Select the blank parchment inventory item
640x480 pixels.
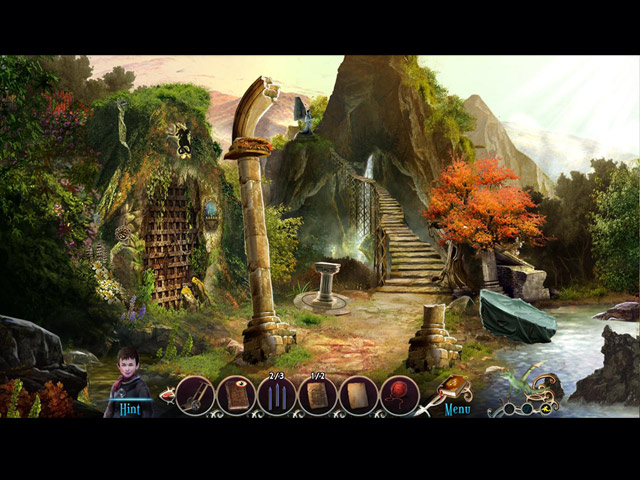(358, 396)
